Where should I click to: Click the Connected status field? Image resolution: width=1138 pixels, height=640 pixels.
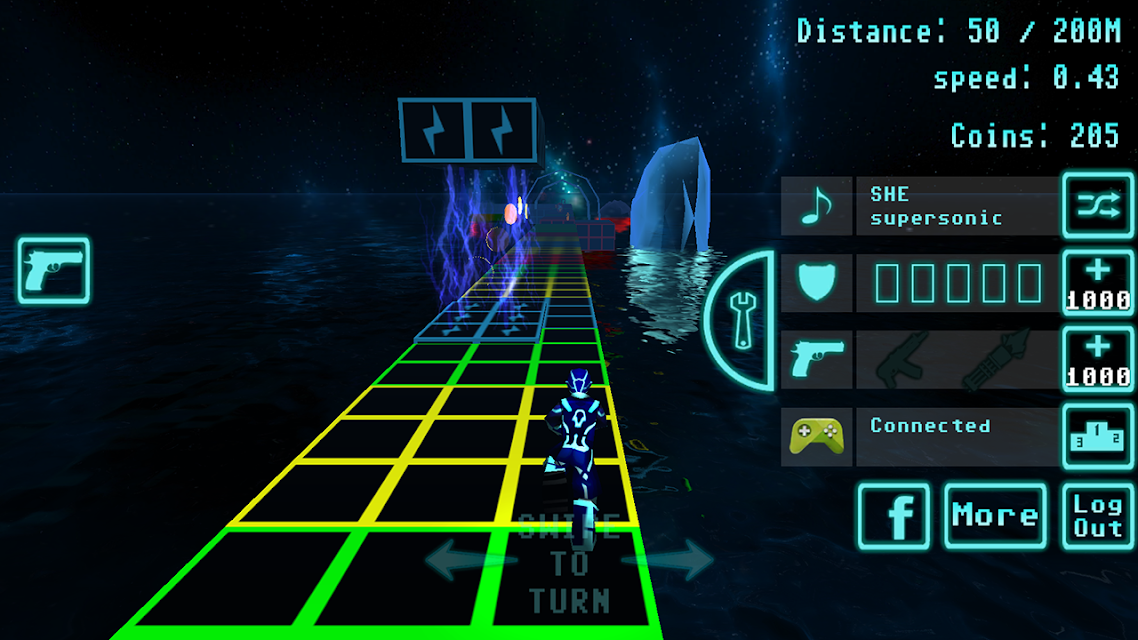pyautogui.click(x=957, y=436)
